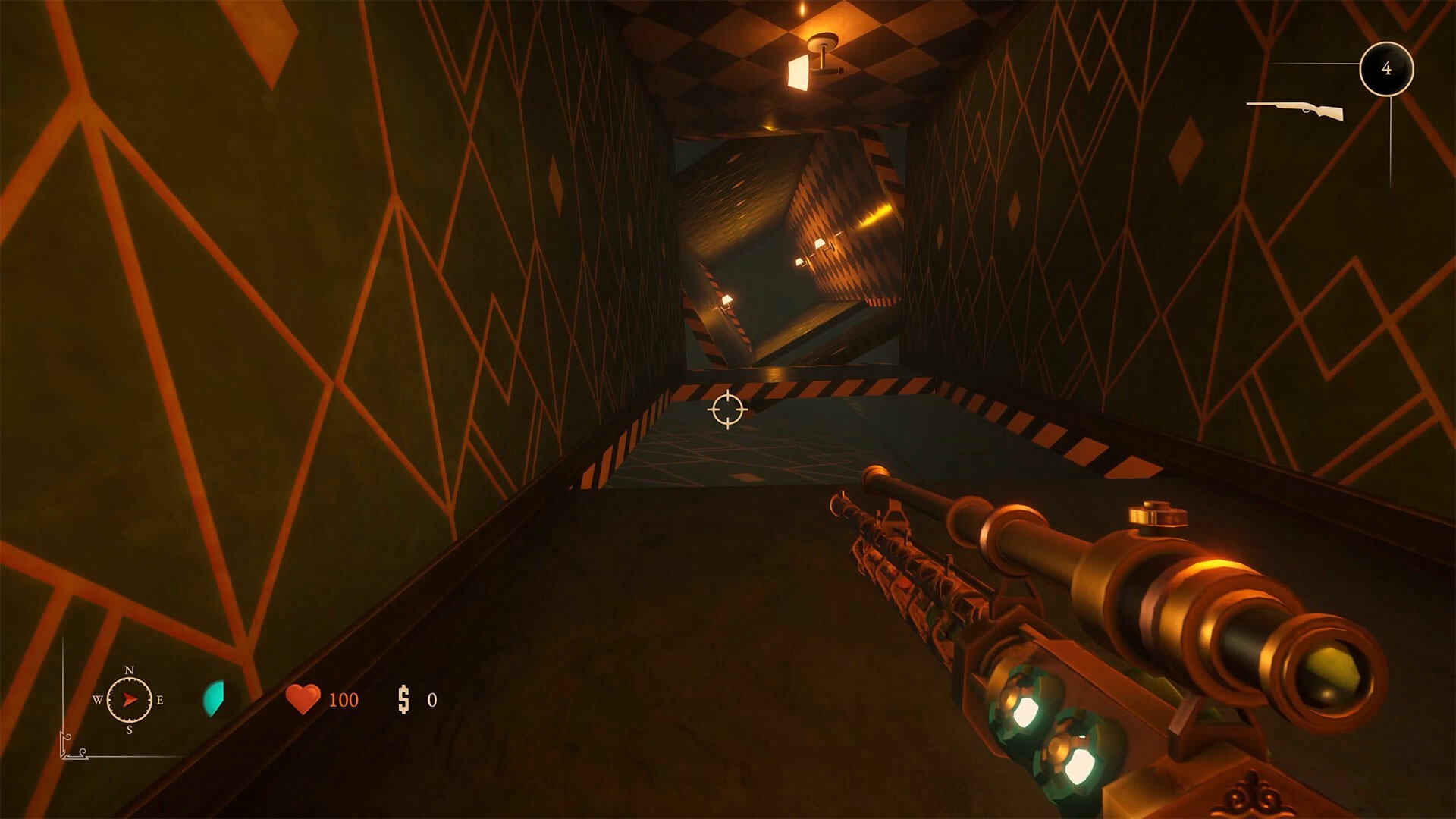Click the compass in the HUD
The width and height of the screenshot is (1456, 819).
(129, 699)
